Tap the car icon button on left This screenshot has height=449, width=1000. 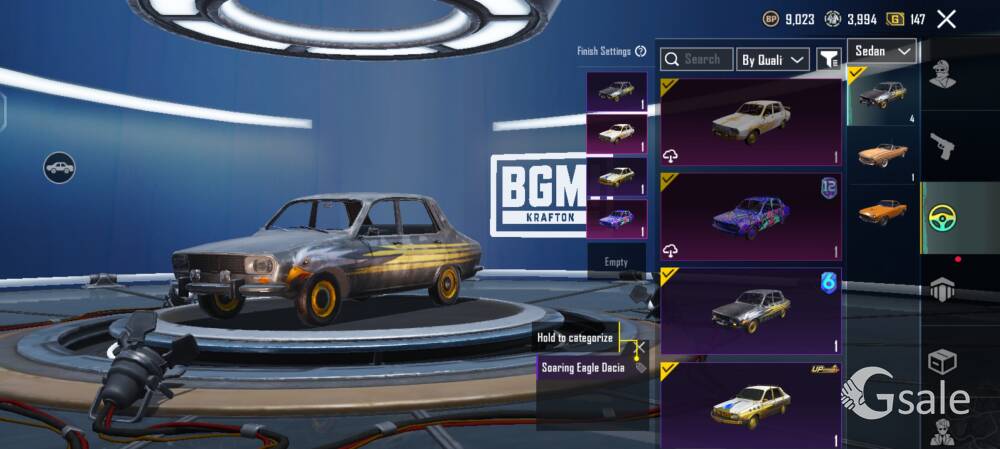(x=60, y=167)
